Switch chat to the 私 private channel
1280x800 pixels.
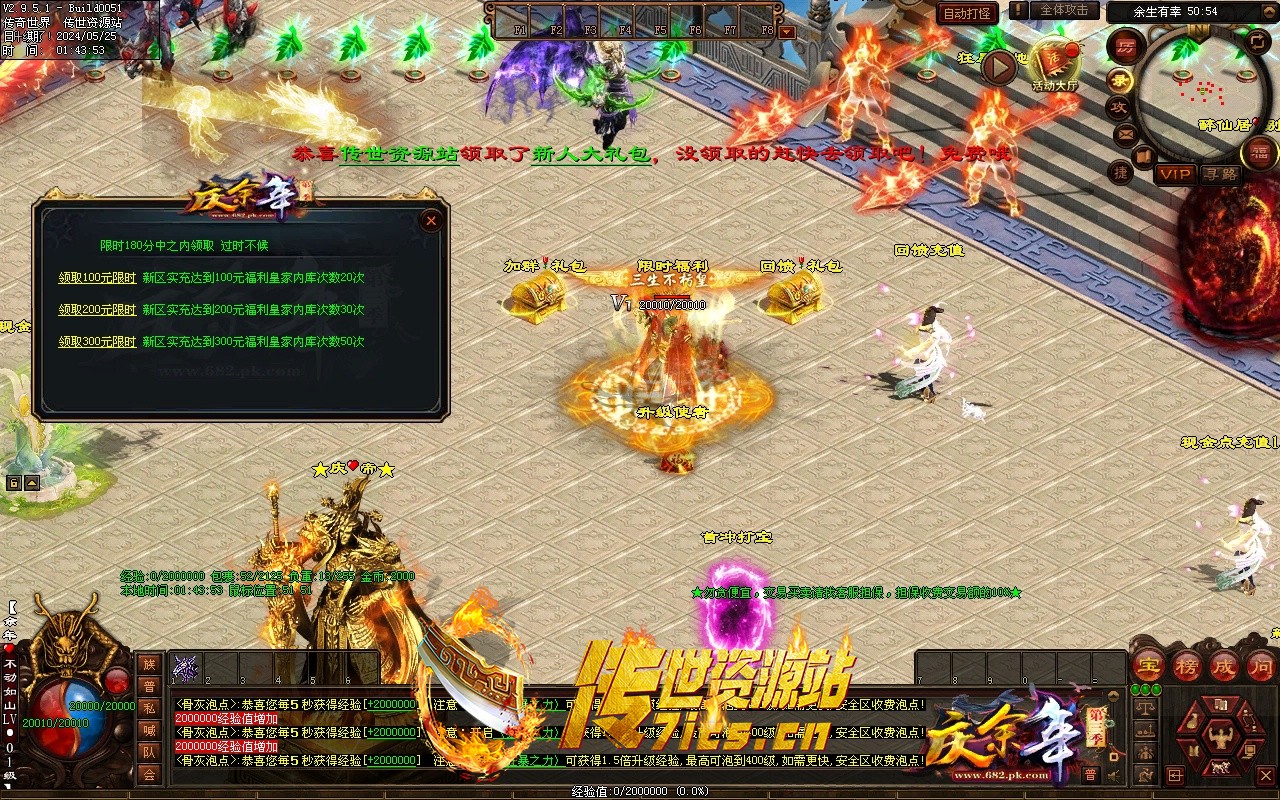(x=149, y=708)
